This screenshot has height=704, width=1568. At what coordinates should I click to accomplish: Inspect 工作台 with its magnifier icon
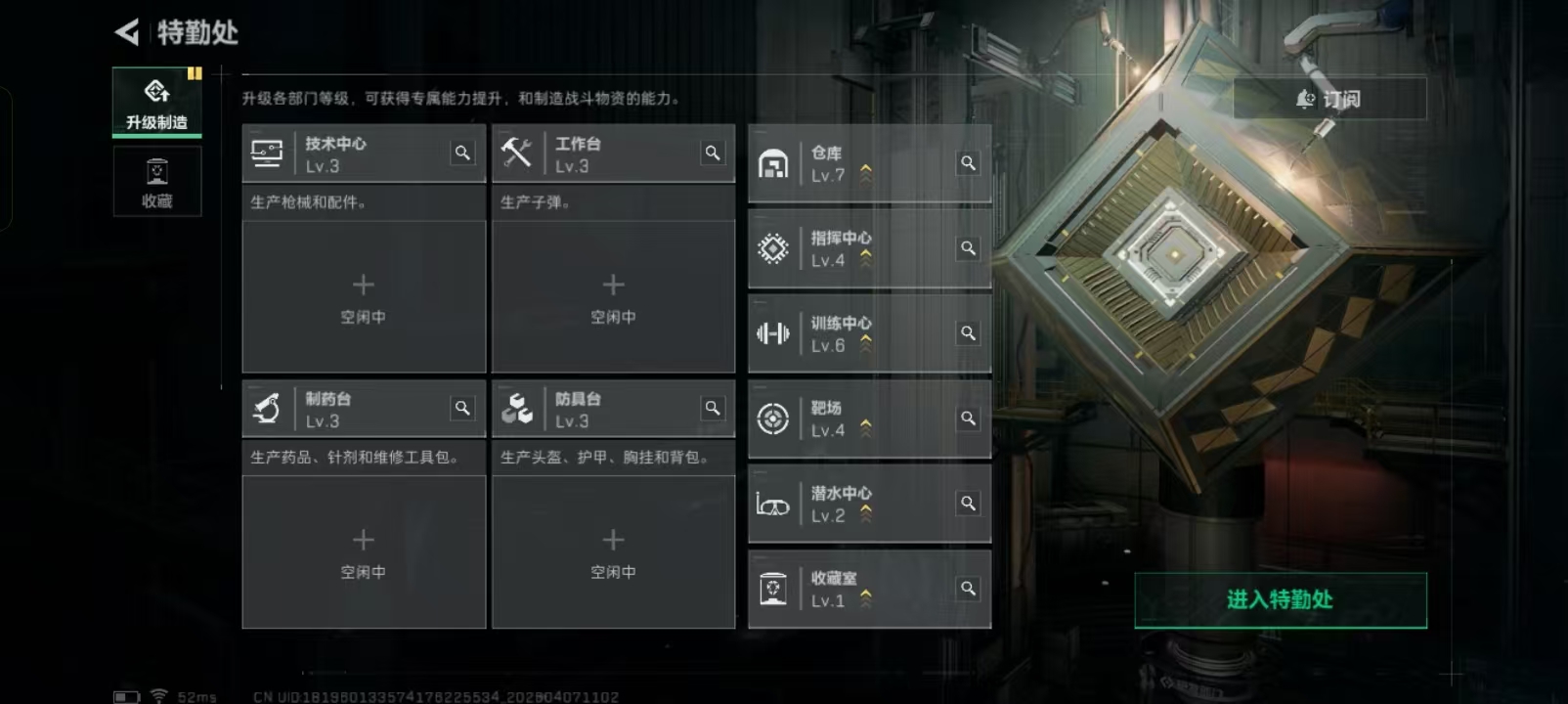[713, 153]
